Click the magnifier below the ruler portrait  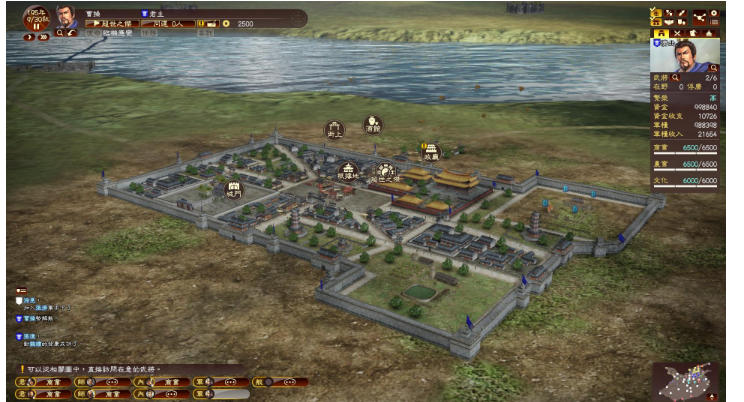[x=60, y=33]
